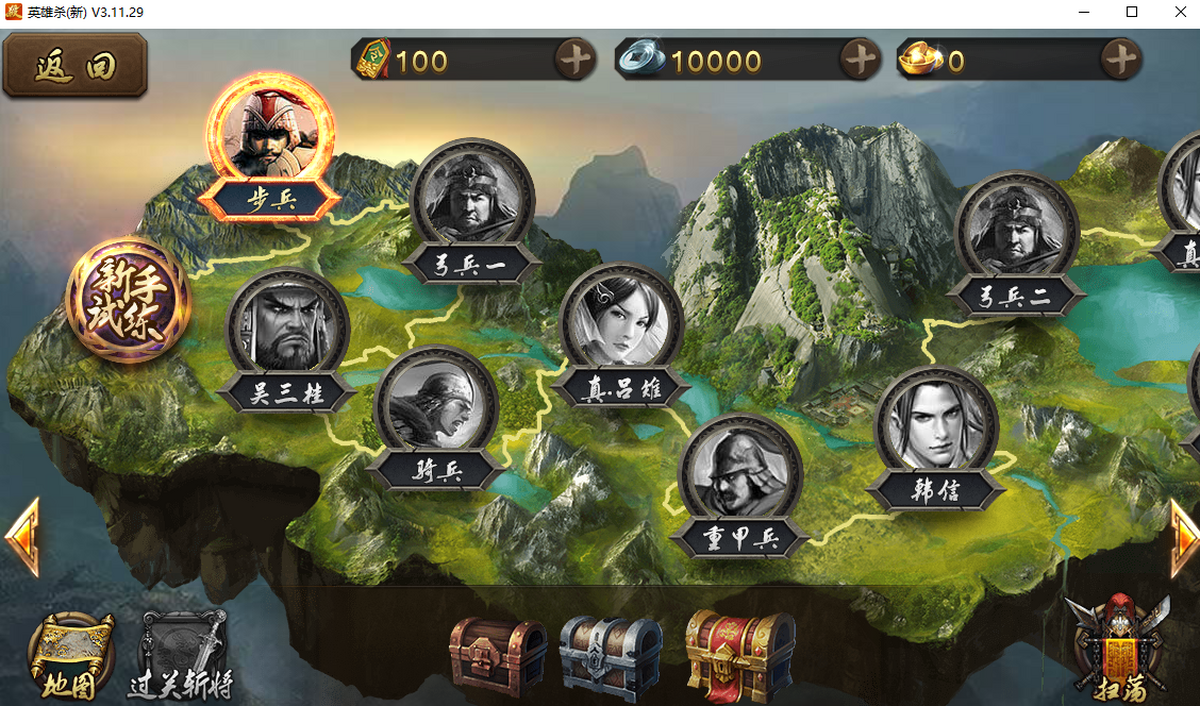Add more green ticket currency with plus
This screenshot has width=1200, height=706.
(575, 61)
